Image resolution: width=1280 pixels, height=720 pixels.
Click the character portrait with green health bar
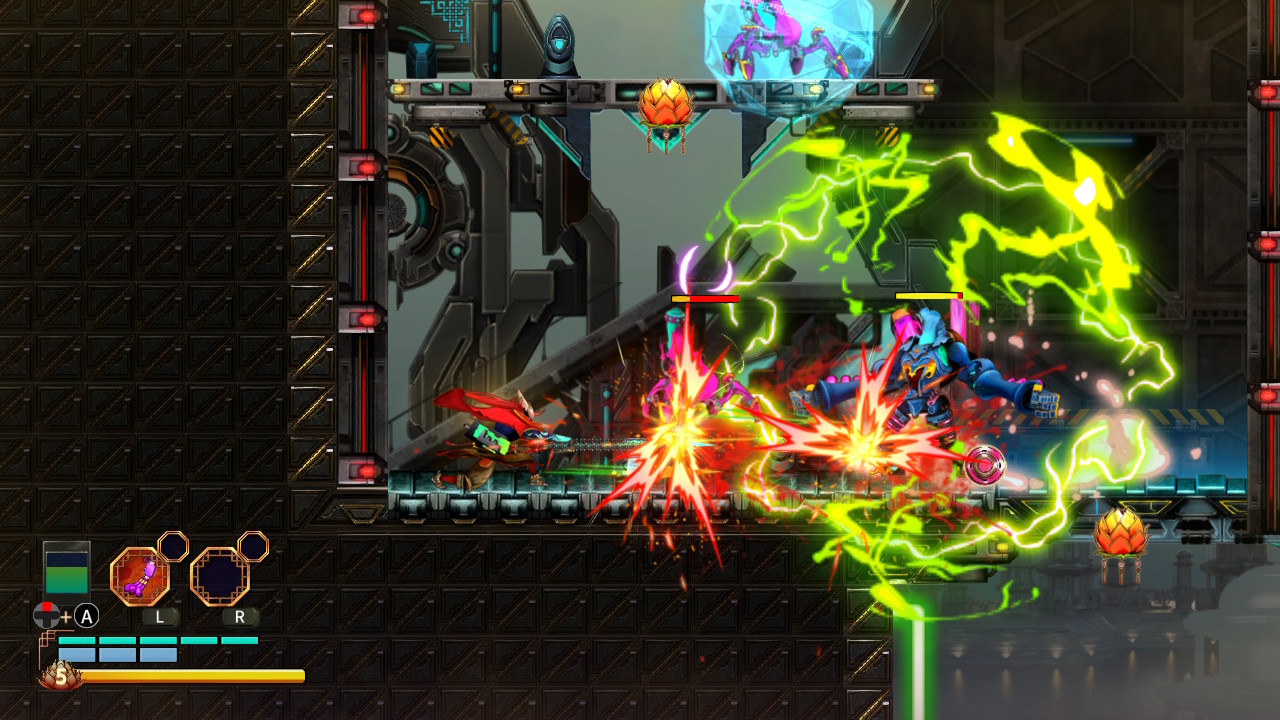[x=67, y=573]
